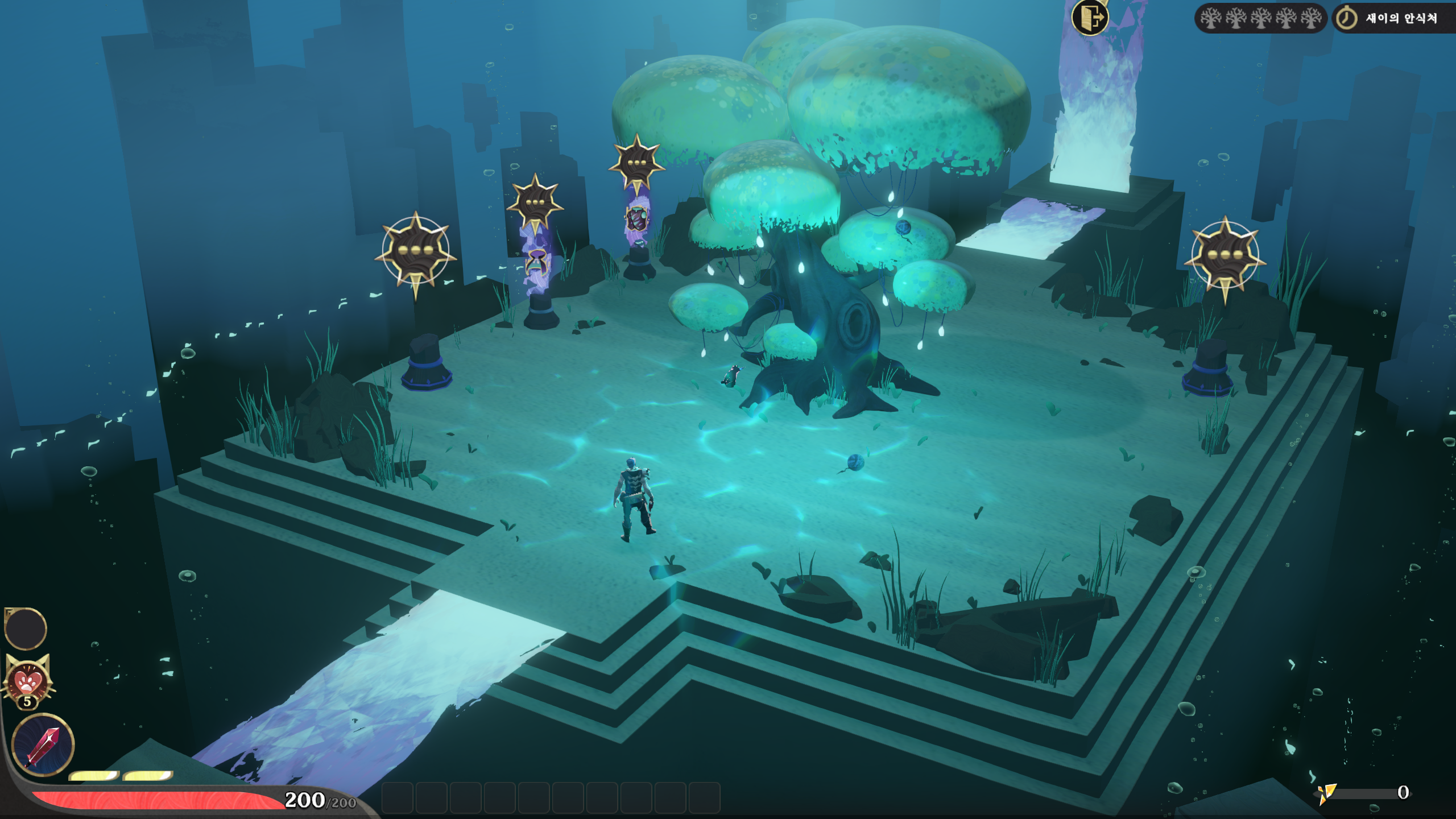Click the empty round skill slot
This screenshot has height=819, width=1456.
click(x=26, y=628)
